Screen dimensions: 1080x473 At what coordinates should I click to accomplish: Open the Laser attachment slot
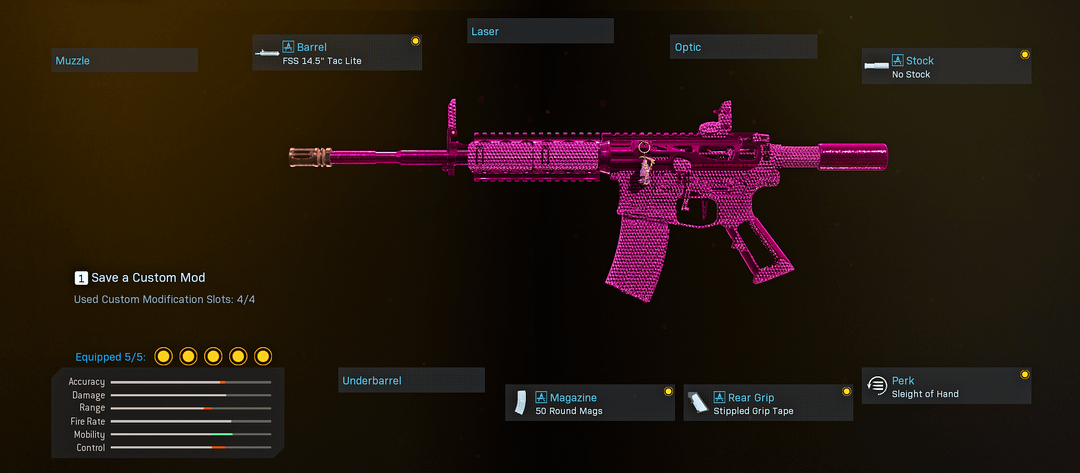[540, 31]
